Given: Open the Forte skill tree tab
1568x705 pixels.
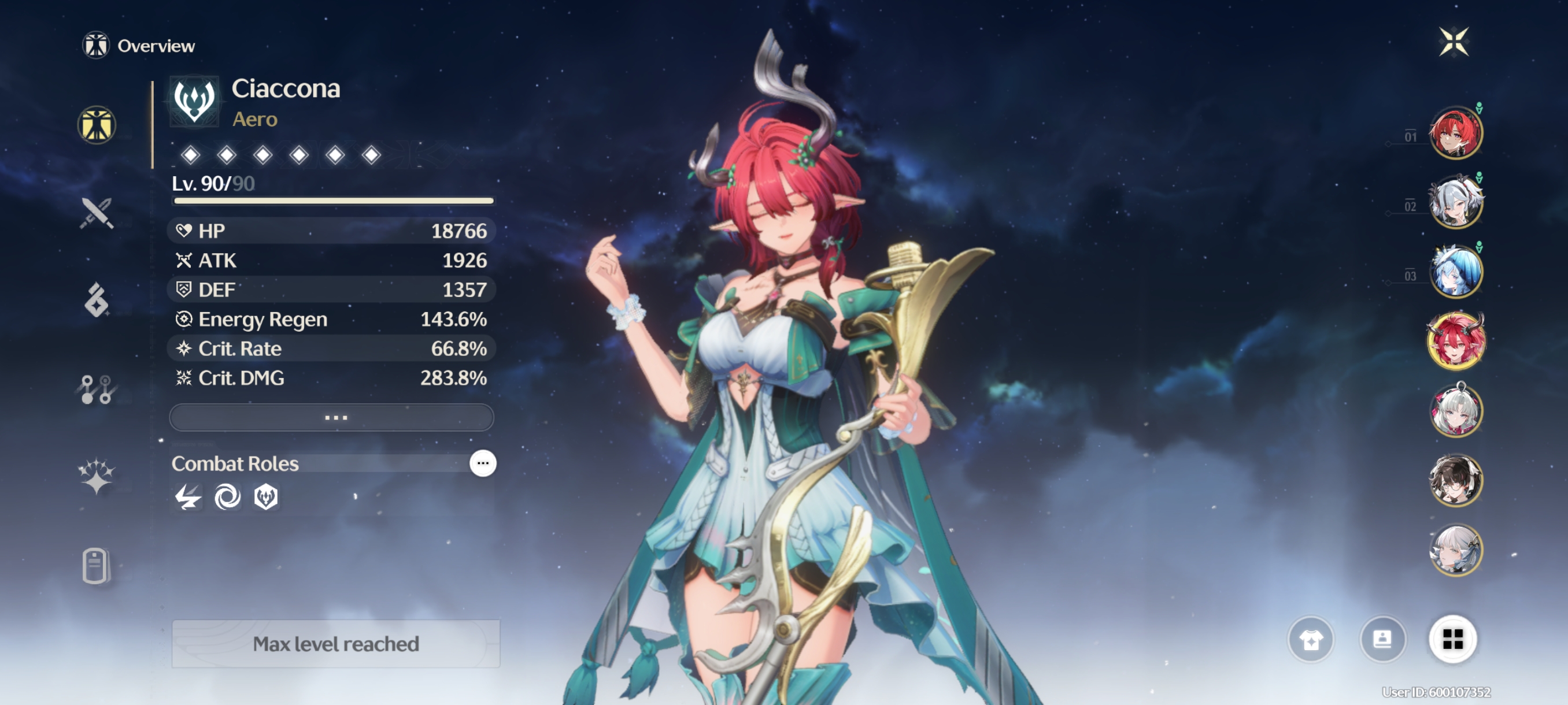Looking at the screenshot, I should [x=96, y=389].
